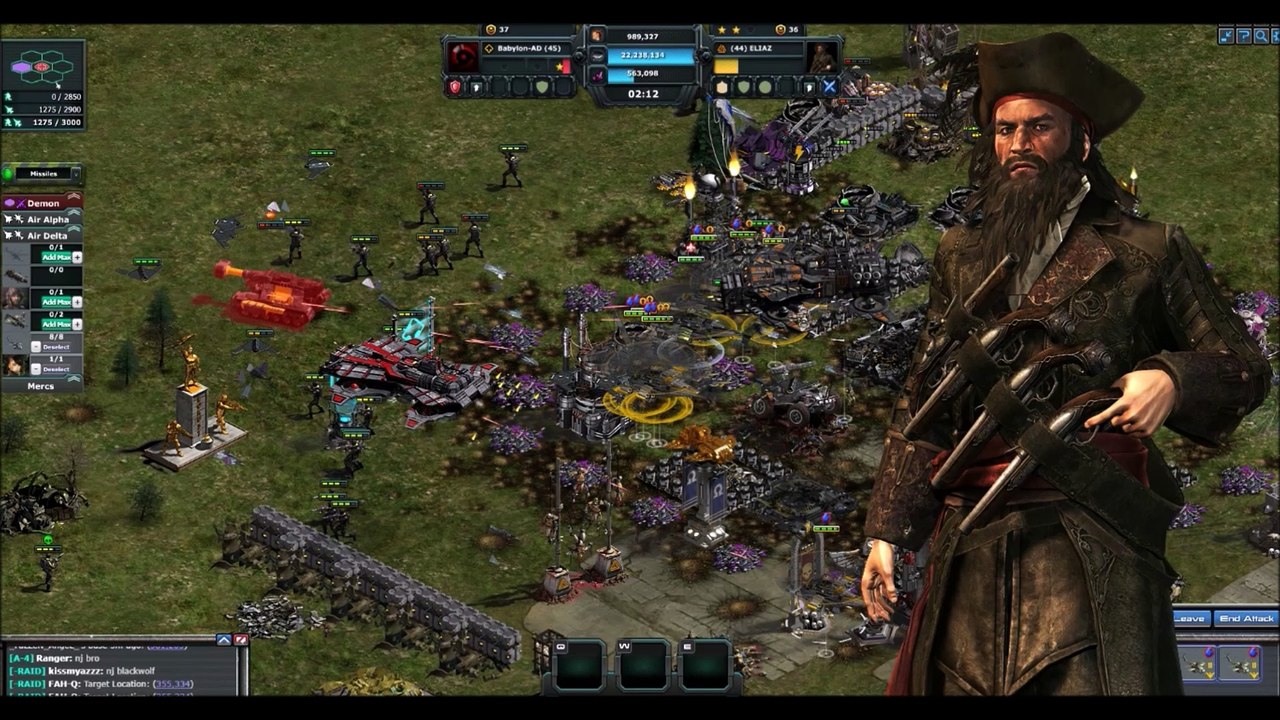
Task: Select the red shield icon under Babylon-AD
Action: 455,88
